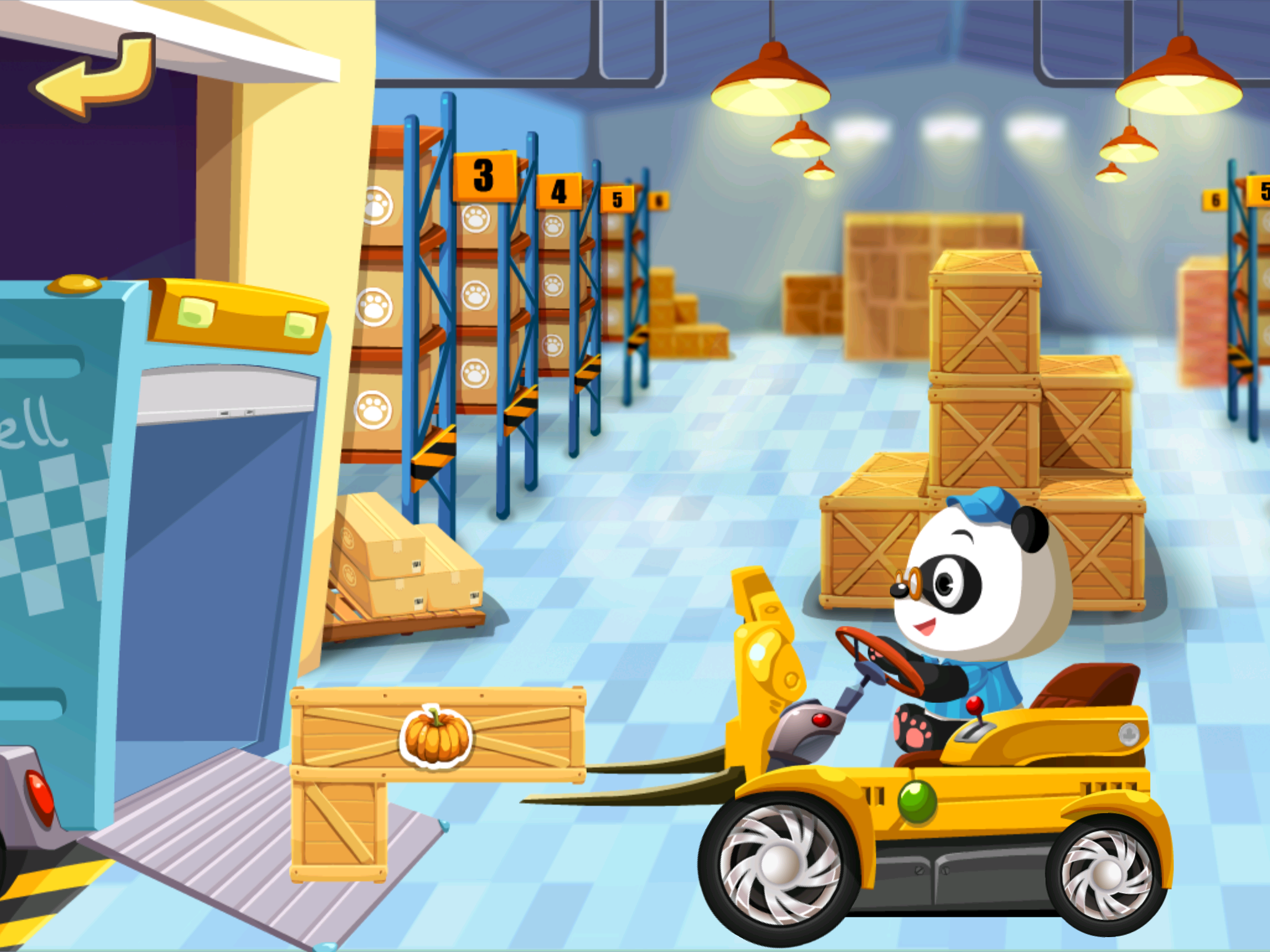Flip the red joystick beside Dr. Panda
The width and height of the screenshot is (1270, 952).
[975, 705]
